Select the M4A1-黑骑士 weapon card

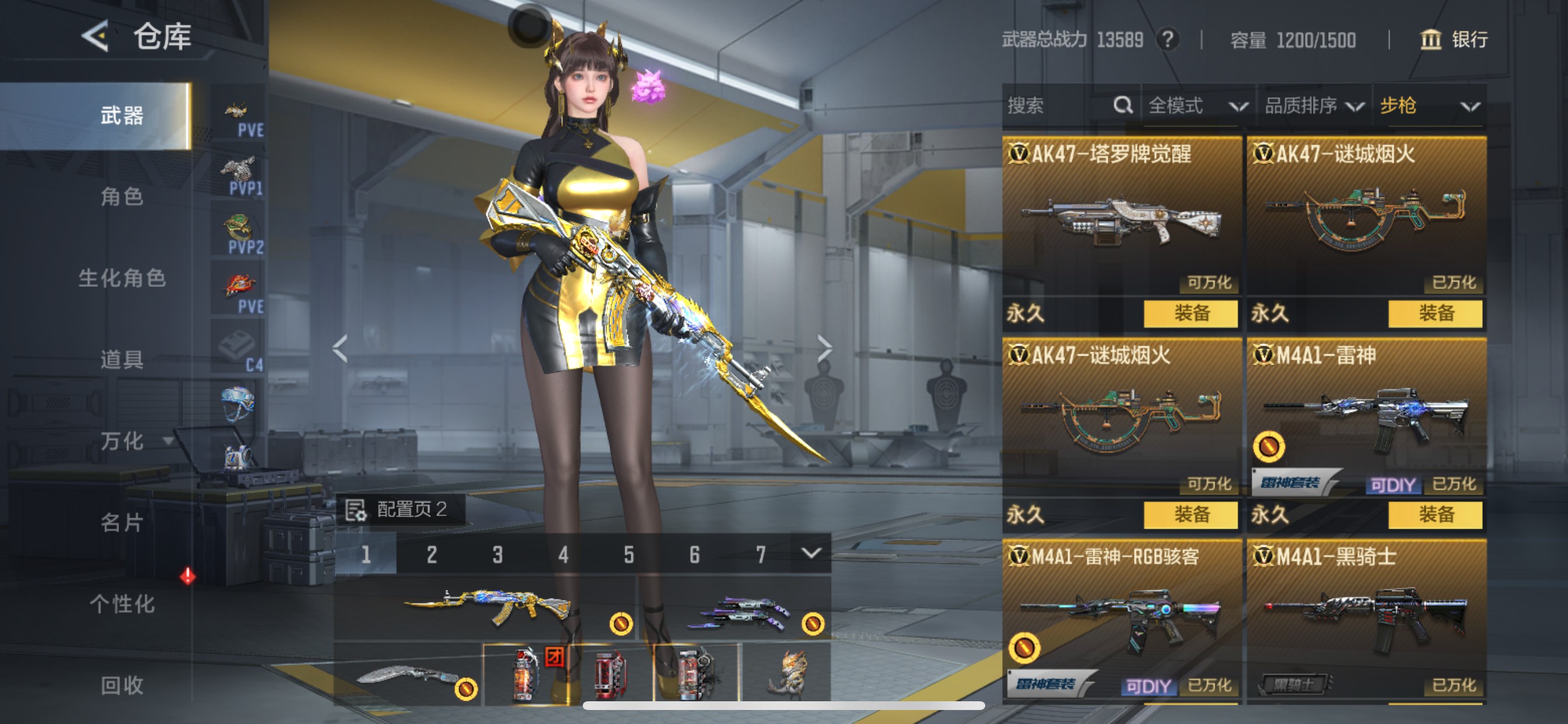(x=1366, y=621)
